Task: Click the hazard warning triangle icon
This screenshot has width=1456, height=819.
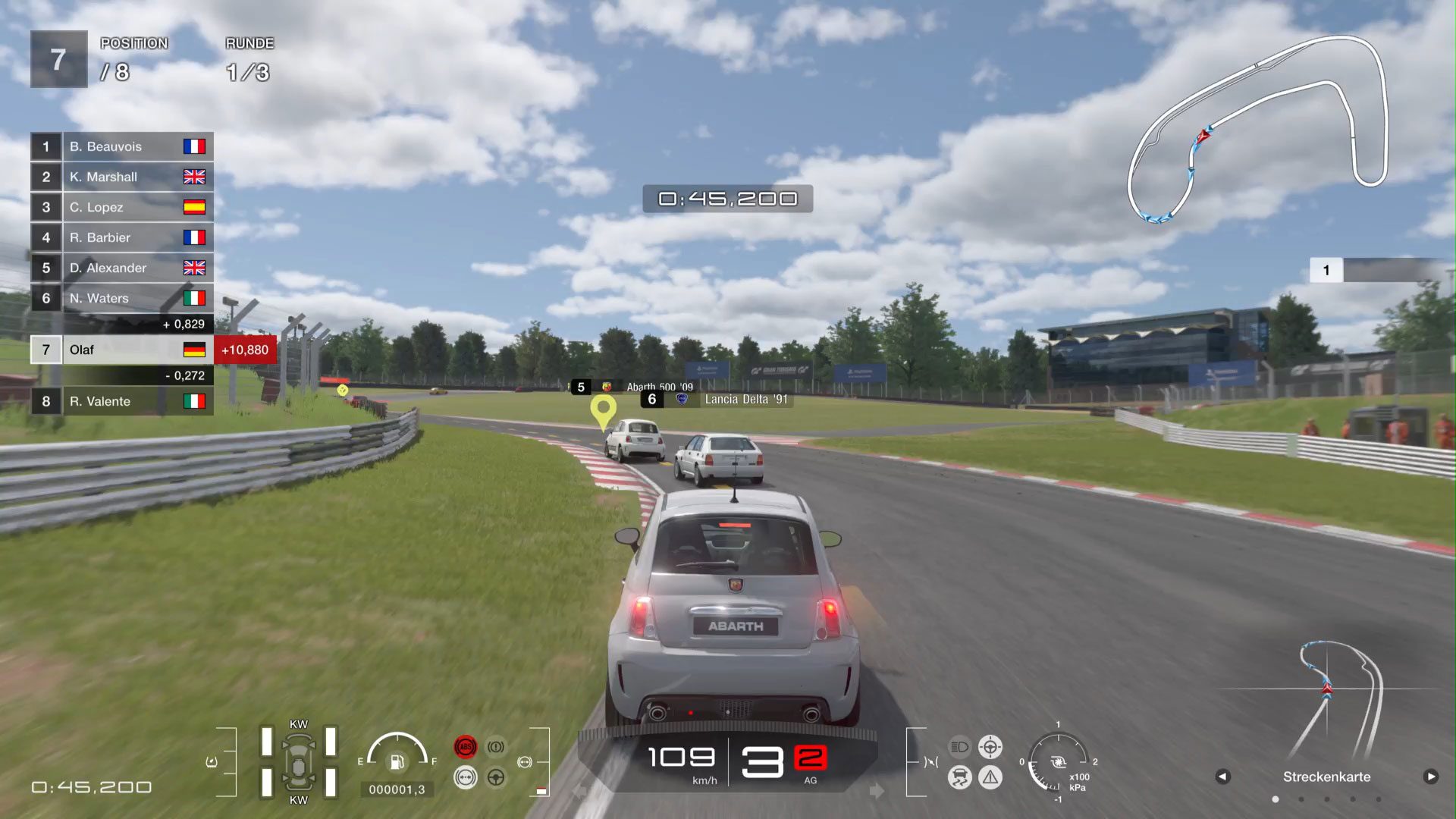Action: (x=990, y=777)
